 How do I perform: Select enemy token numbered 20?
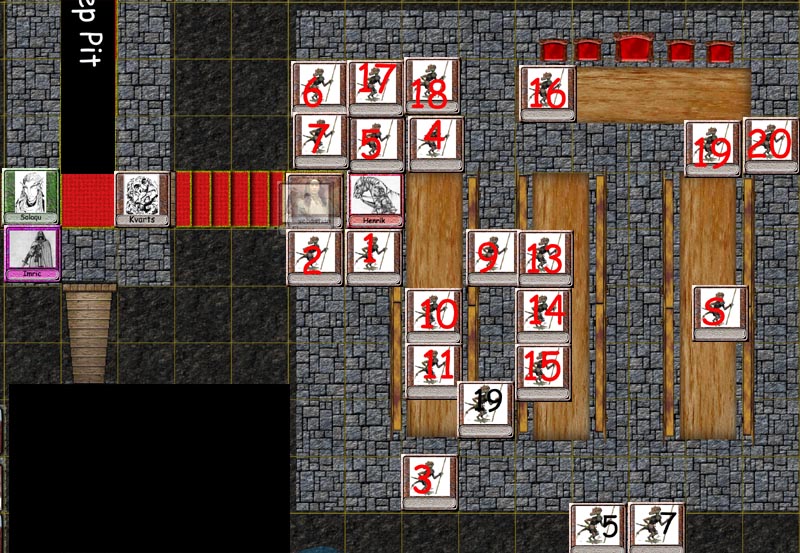point(770,145)
